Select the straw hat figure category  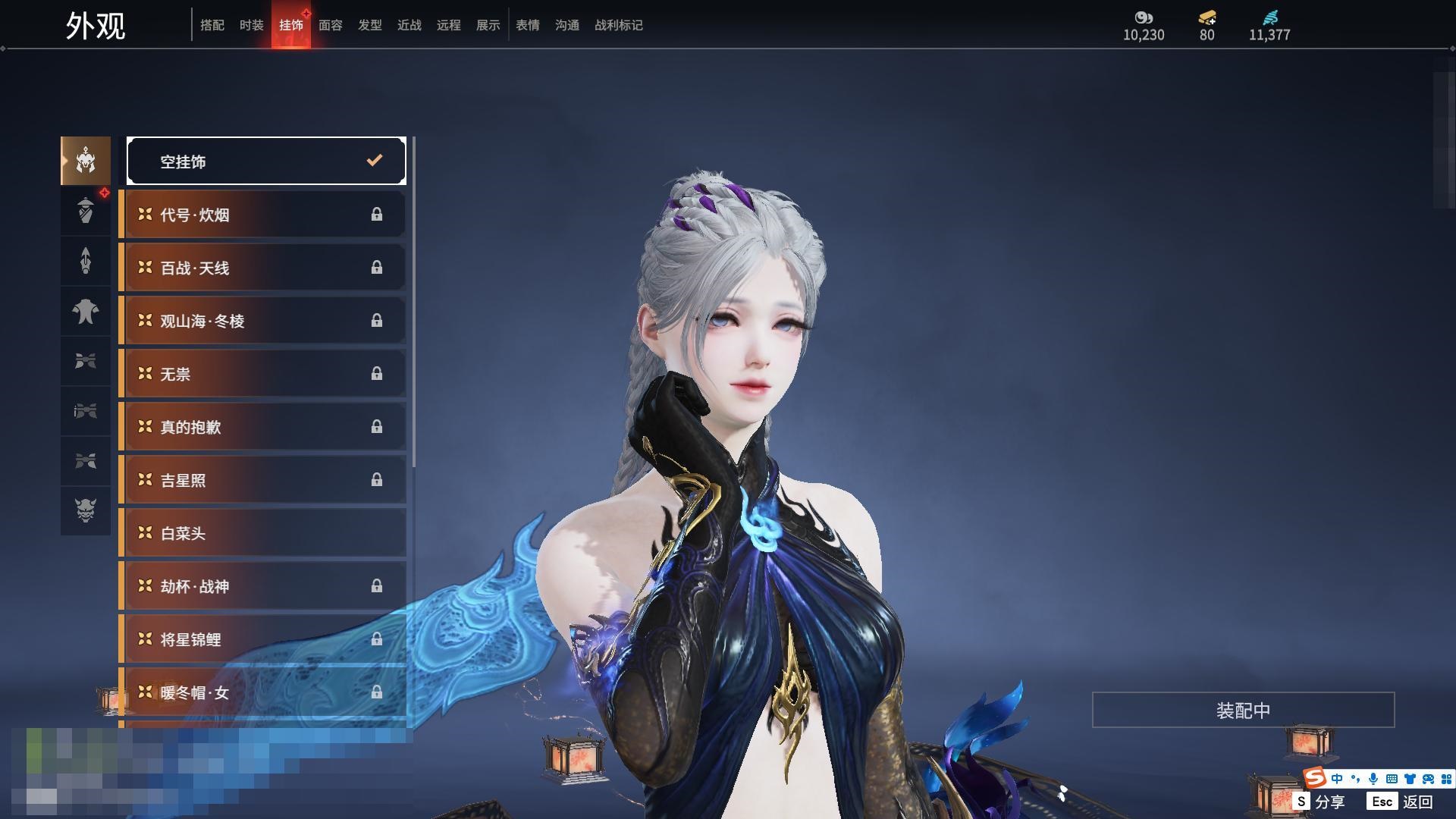(86, 211)
